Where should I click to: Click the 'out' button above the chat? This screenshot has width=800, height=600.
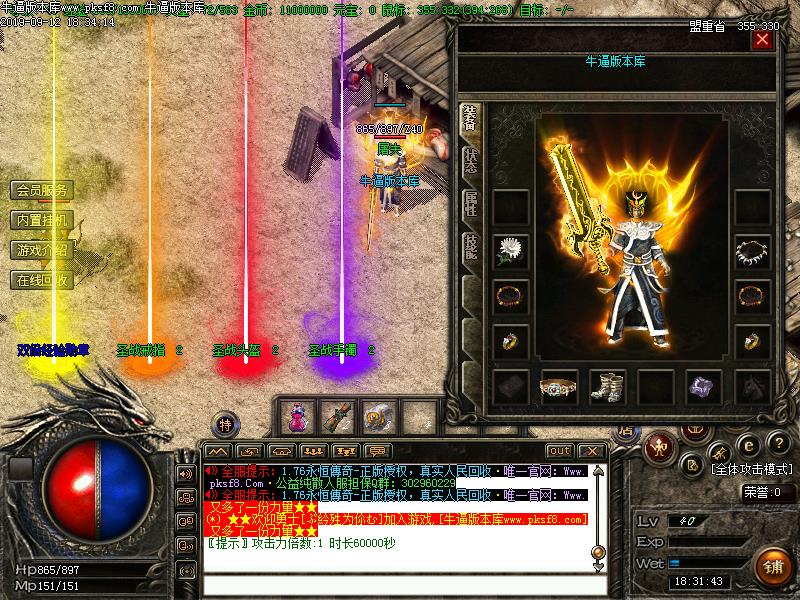point(560,452)
